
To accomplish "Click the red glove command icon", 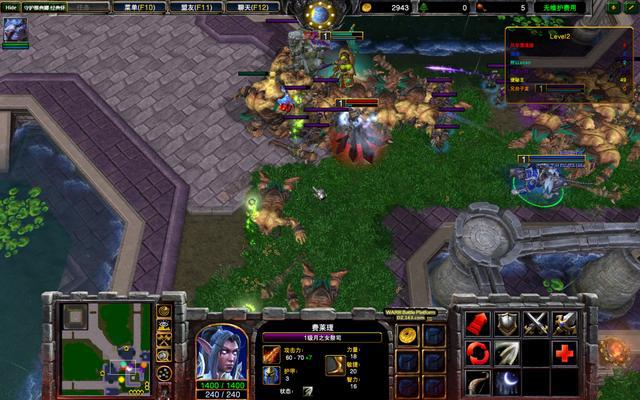I will 479,323.
